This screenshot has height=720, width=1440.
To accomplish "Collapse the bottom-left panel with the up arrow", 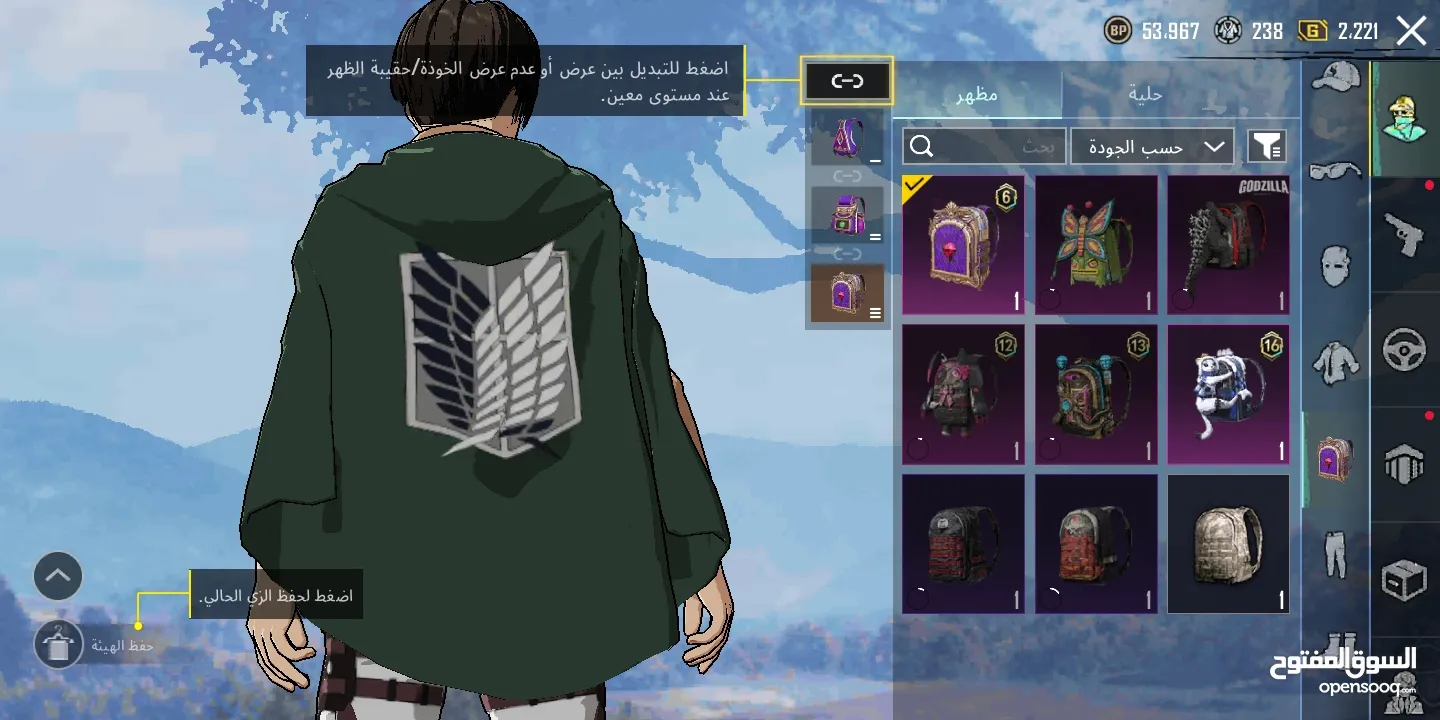I will click(58, 577).
